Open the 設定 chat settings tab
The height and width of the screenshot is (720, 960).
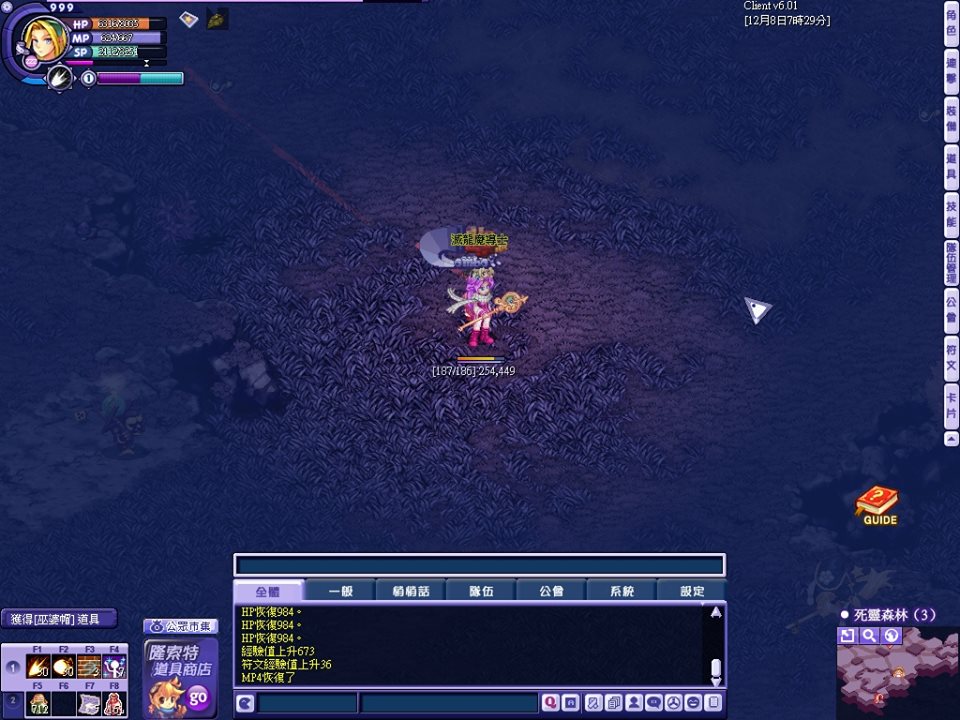[x=692, y=591]
